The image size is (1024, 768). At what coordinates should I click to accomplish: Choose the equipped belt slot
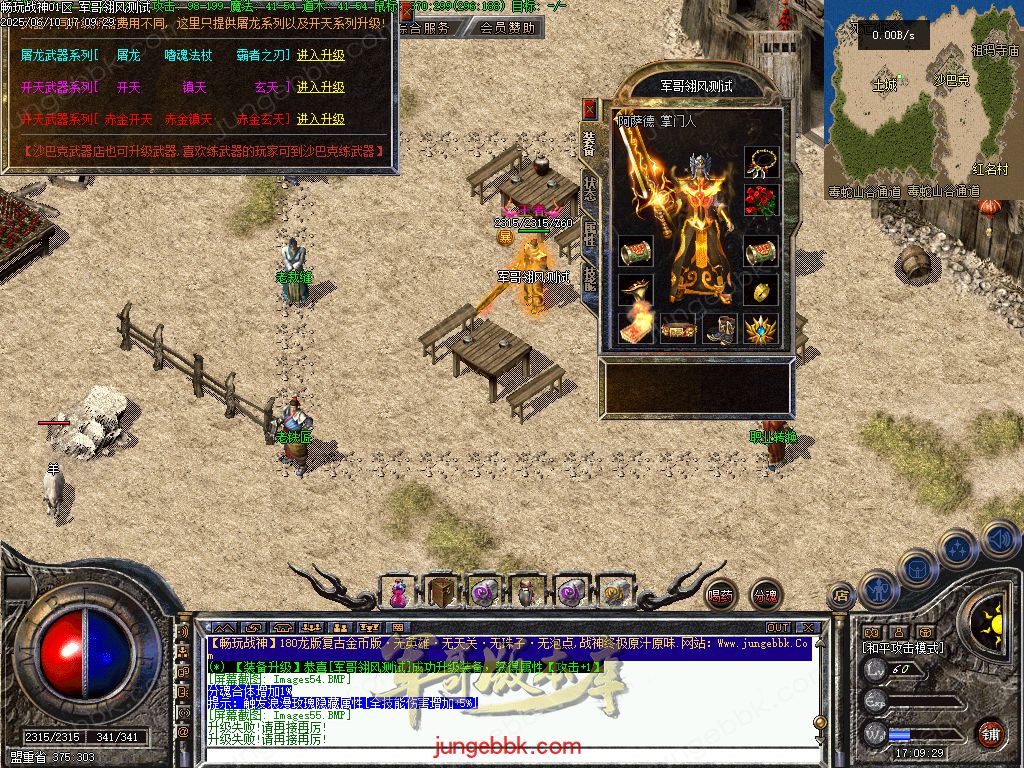pos(676,328)
